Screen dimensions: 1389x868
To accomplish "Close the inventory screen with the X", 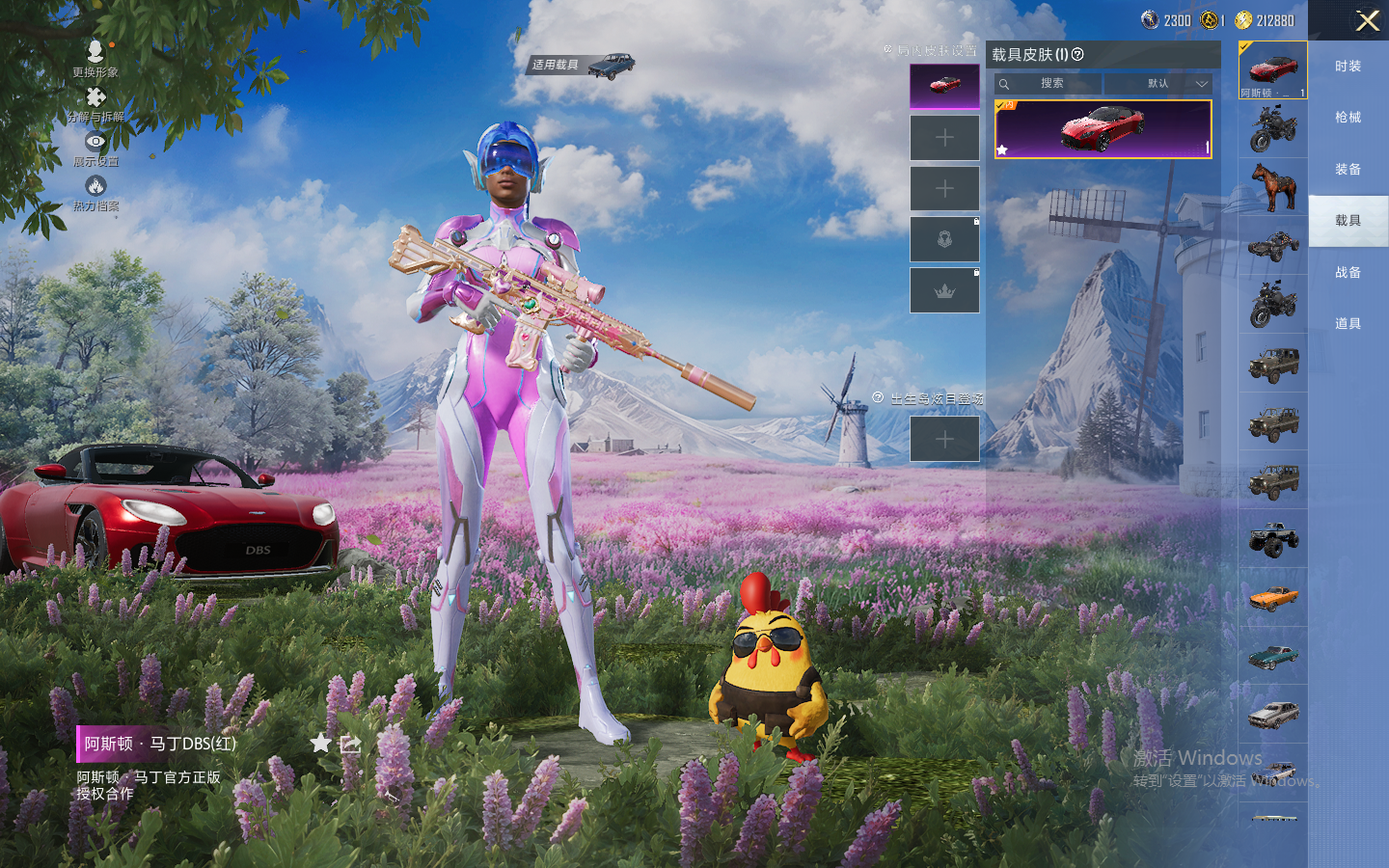I will click(1367, 20).
